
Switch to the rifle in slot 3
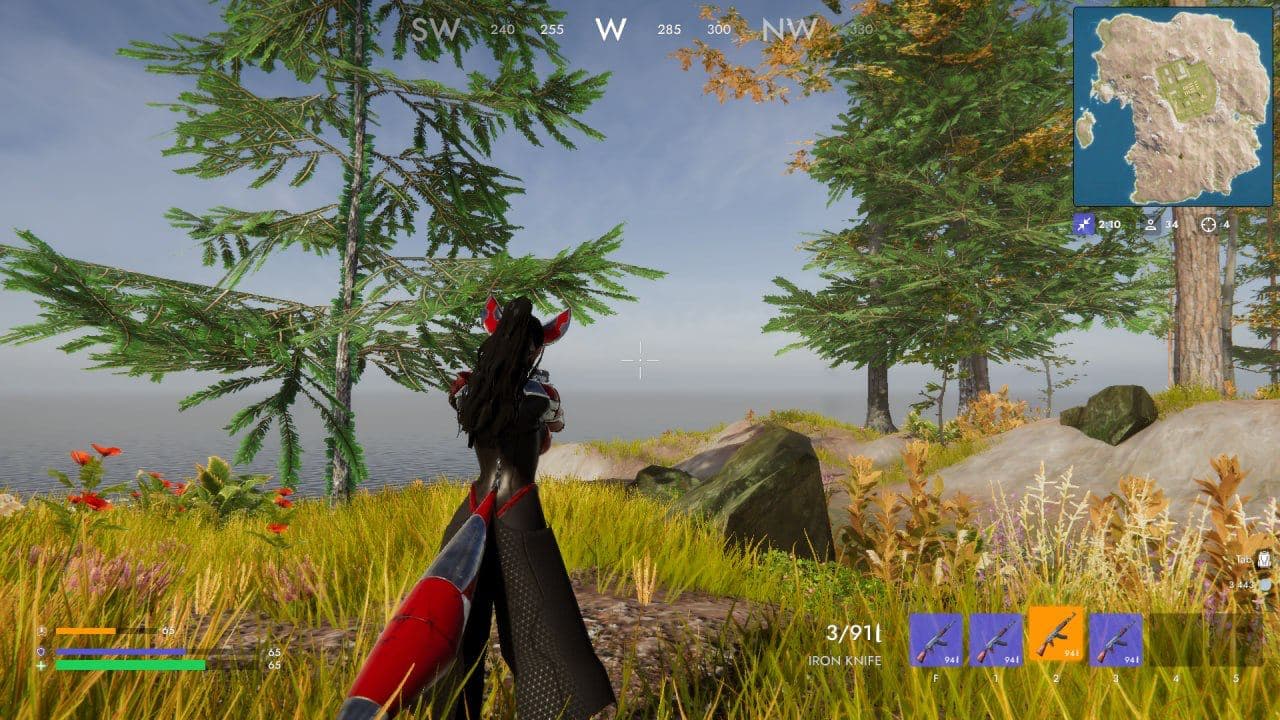pos(1116,640)
